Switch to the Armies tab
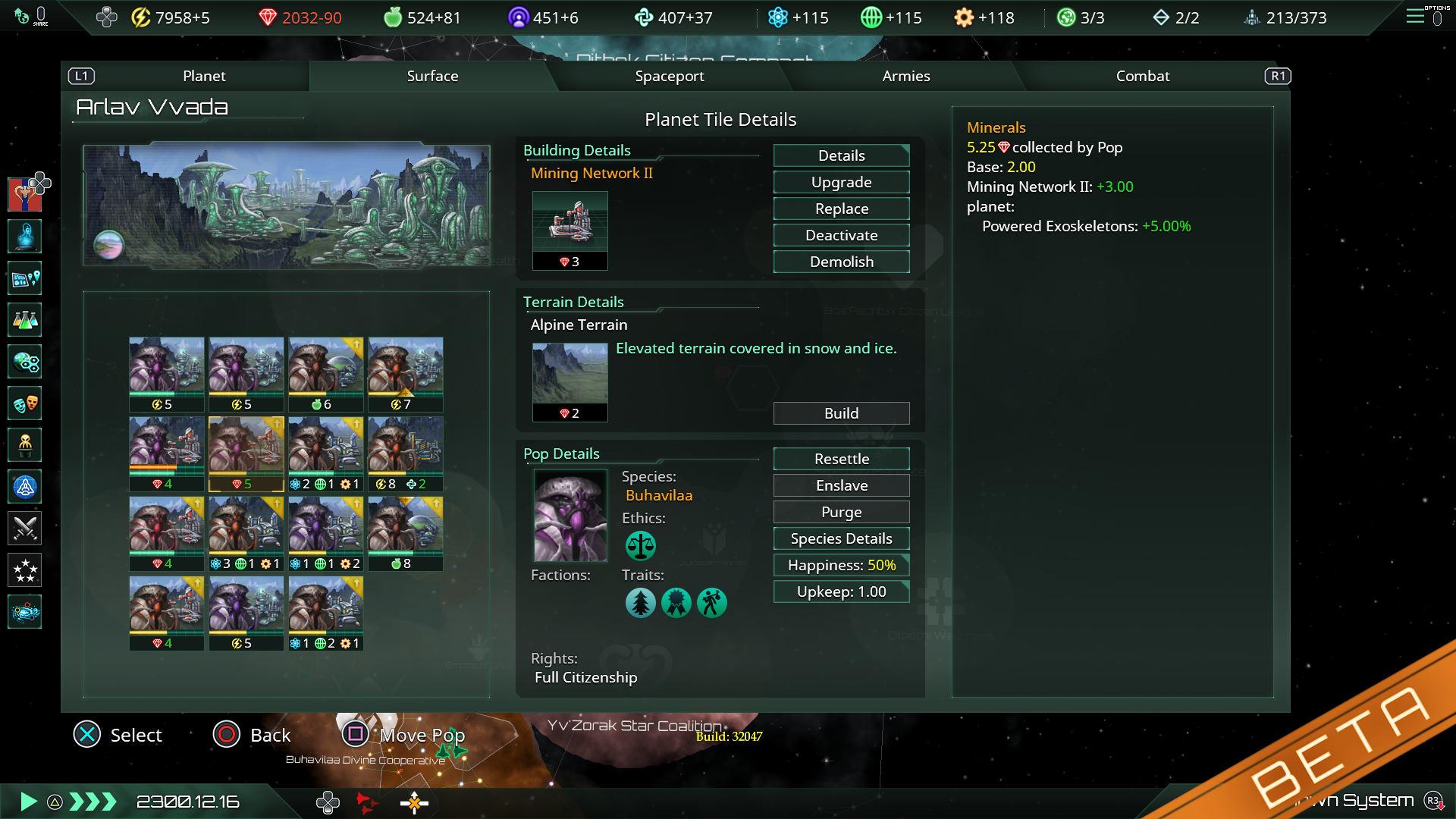The image size is (1456, 819). tap(905, 76)
